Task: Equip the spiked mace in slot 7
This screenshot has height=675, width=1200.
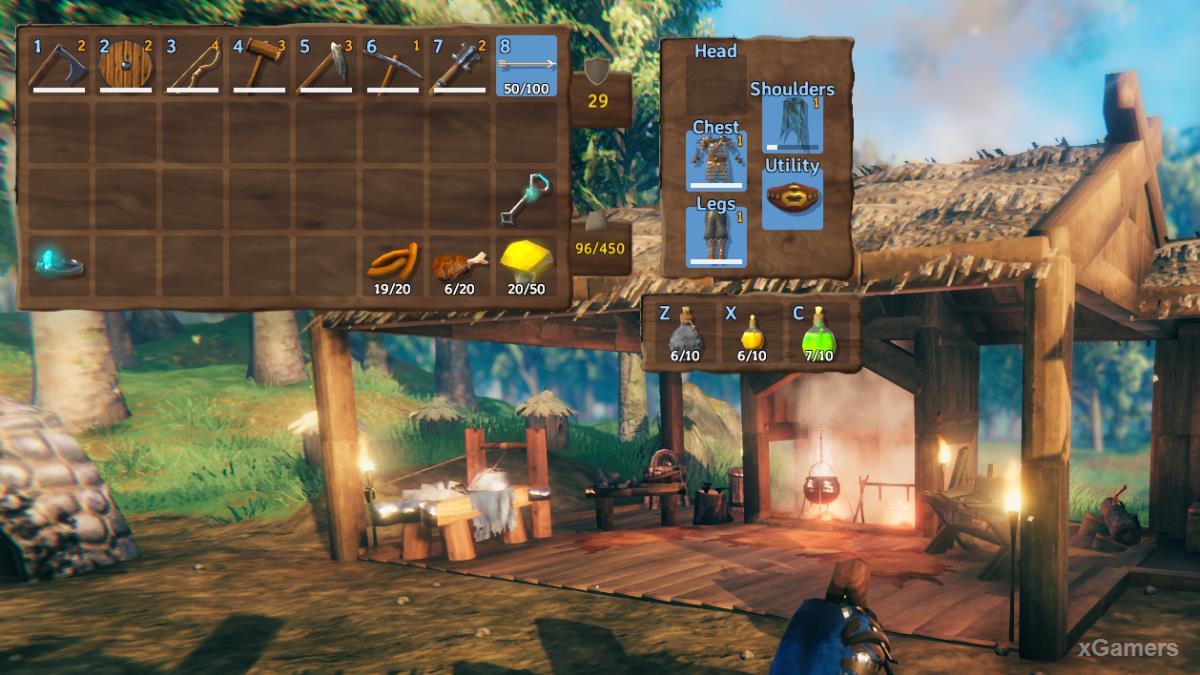Action: point(460,66)
